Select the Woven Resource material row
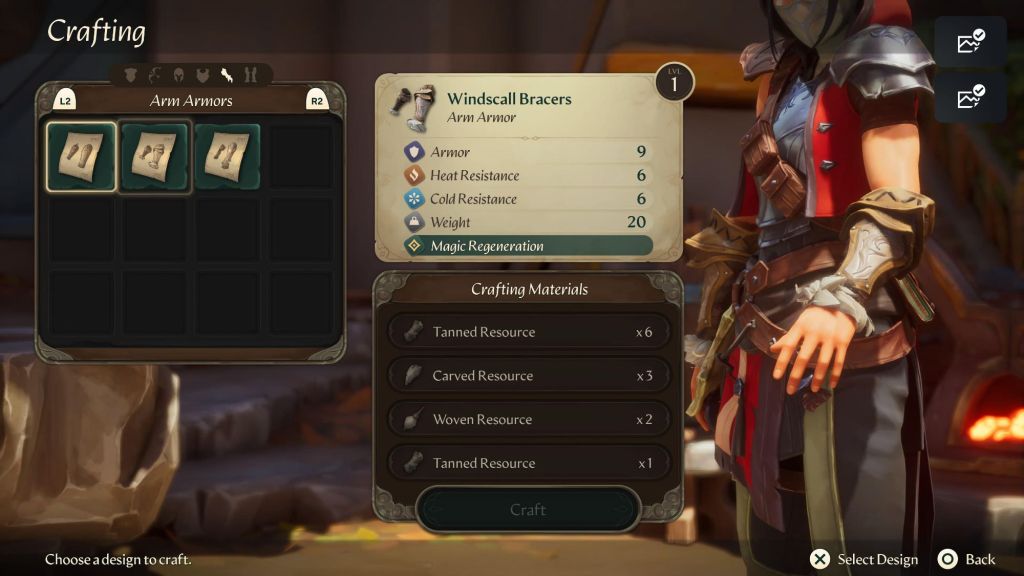 (x=527, y=420)
